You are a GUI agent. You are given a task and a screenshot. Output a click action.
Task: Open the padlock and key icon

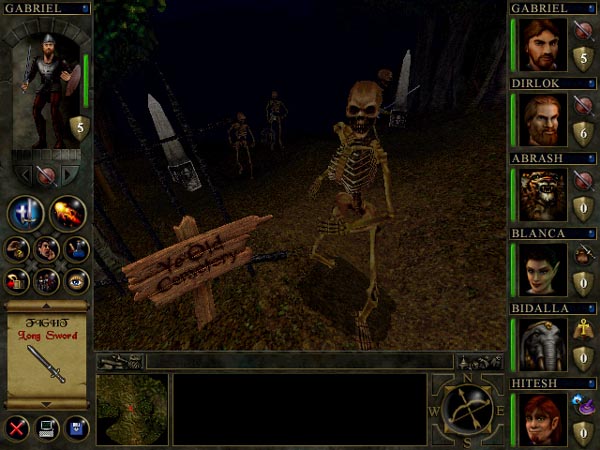pos(18,281)
